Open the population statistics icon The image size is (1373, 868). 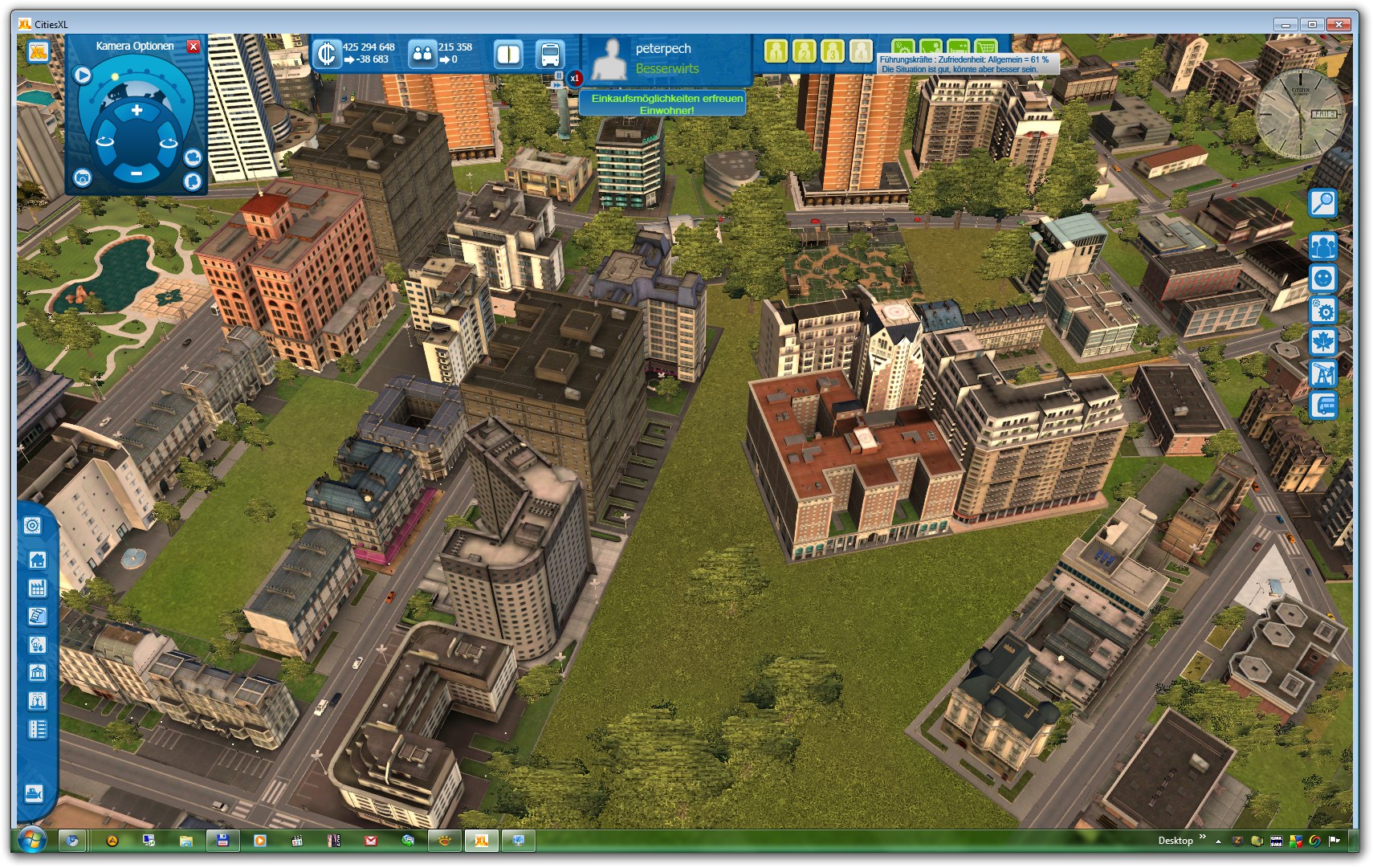[422, 54]
